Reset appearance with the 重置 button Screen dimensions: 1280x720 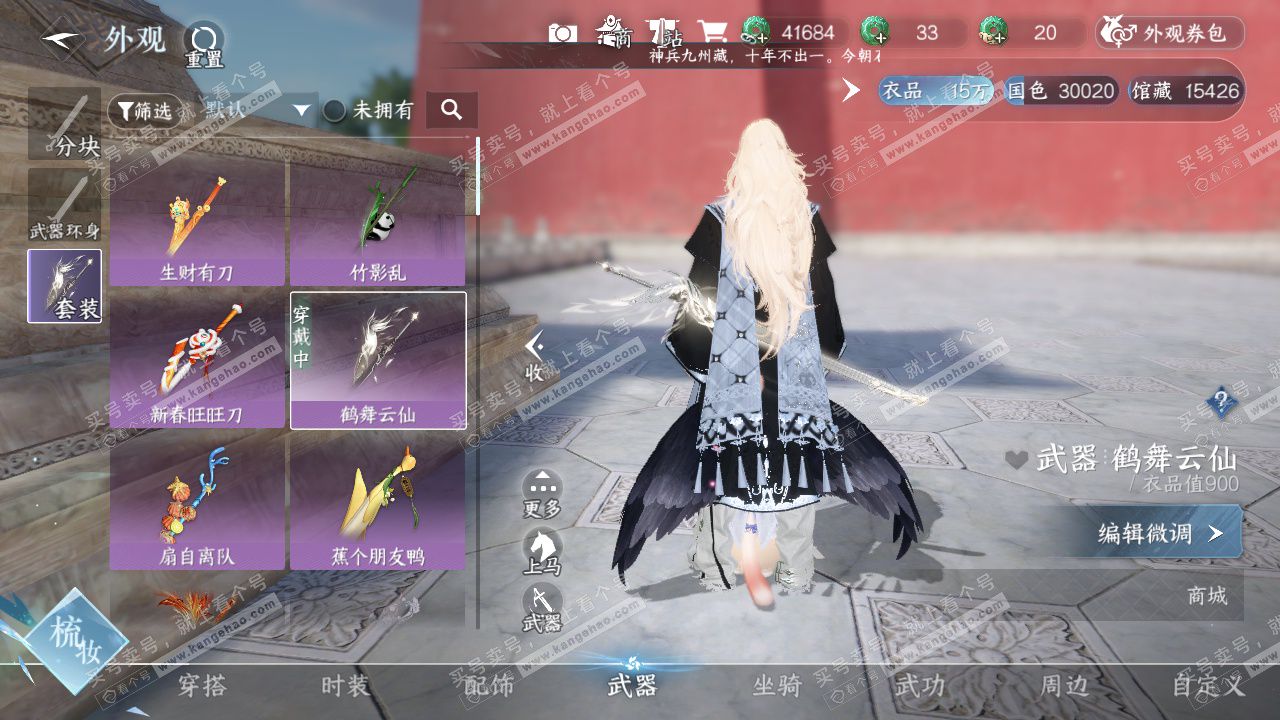[x=203, y=44]
